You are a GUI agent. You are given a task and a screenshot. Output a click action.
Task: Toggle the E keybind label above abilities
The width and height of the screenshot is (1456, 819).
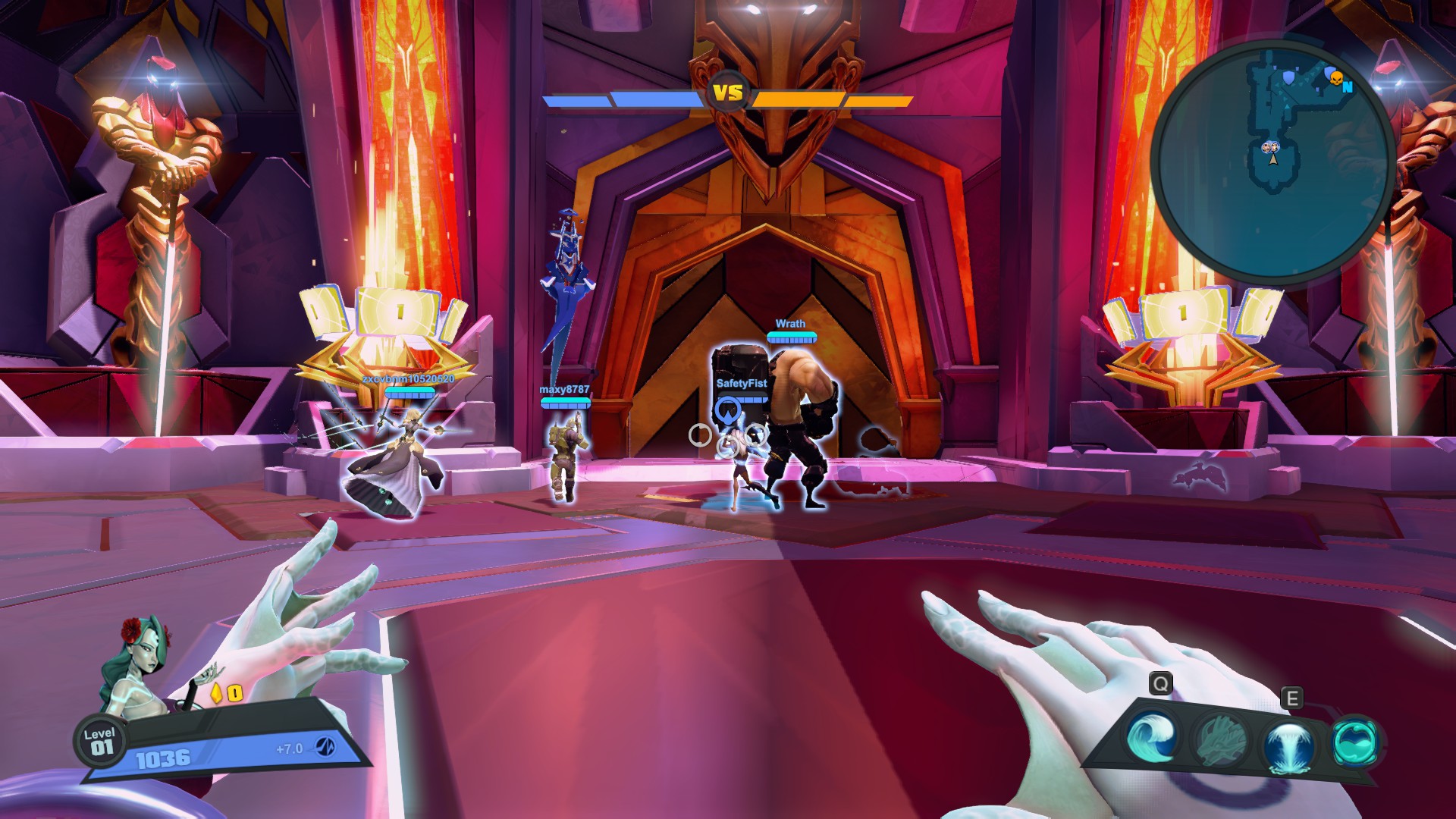[x=1291, y=698]
